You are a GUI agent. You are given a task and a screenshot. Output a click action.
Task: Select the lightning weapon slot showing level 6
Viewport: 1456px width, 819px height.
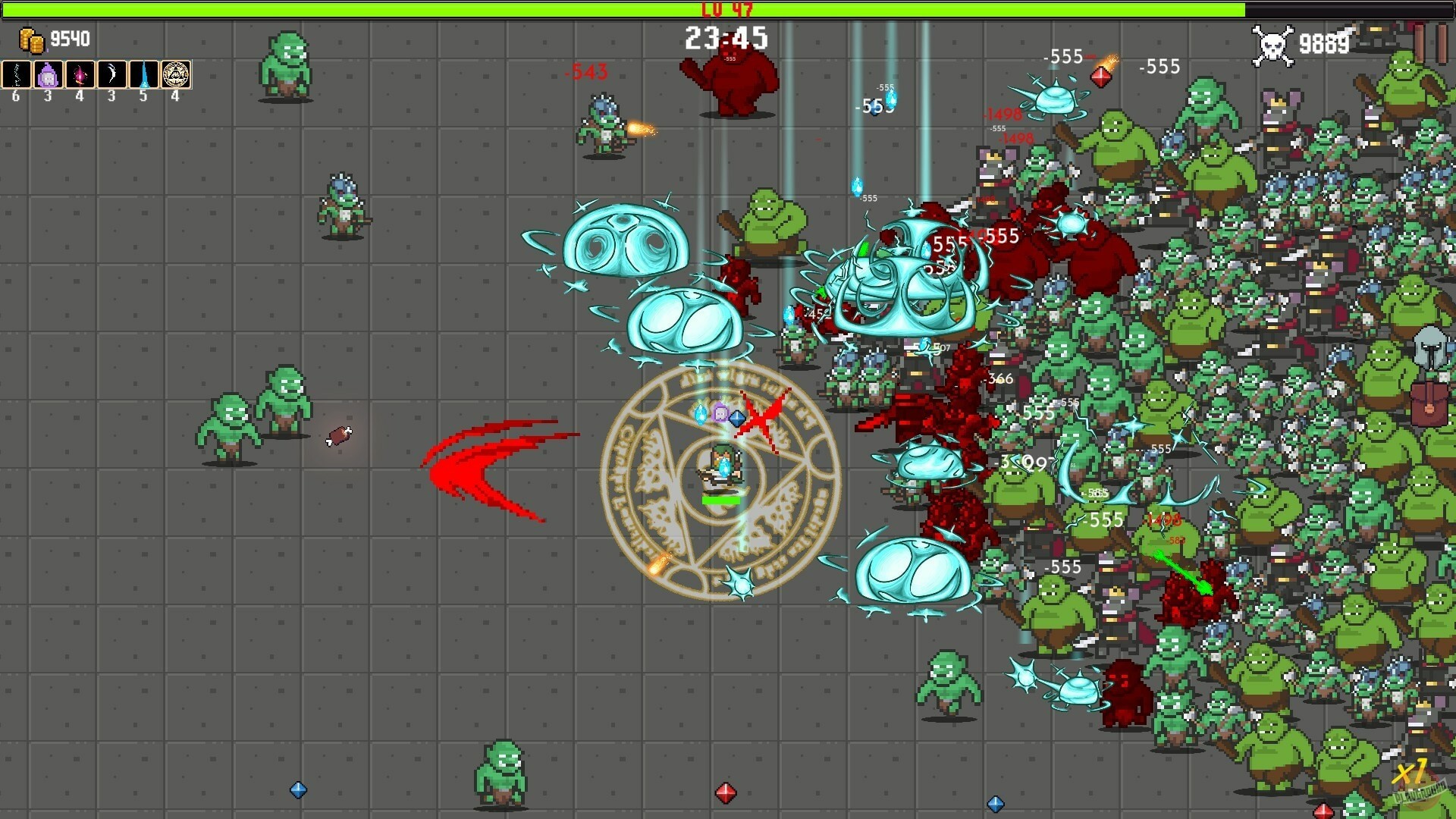tap(17, 74)
